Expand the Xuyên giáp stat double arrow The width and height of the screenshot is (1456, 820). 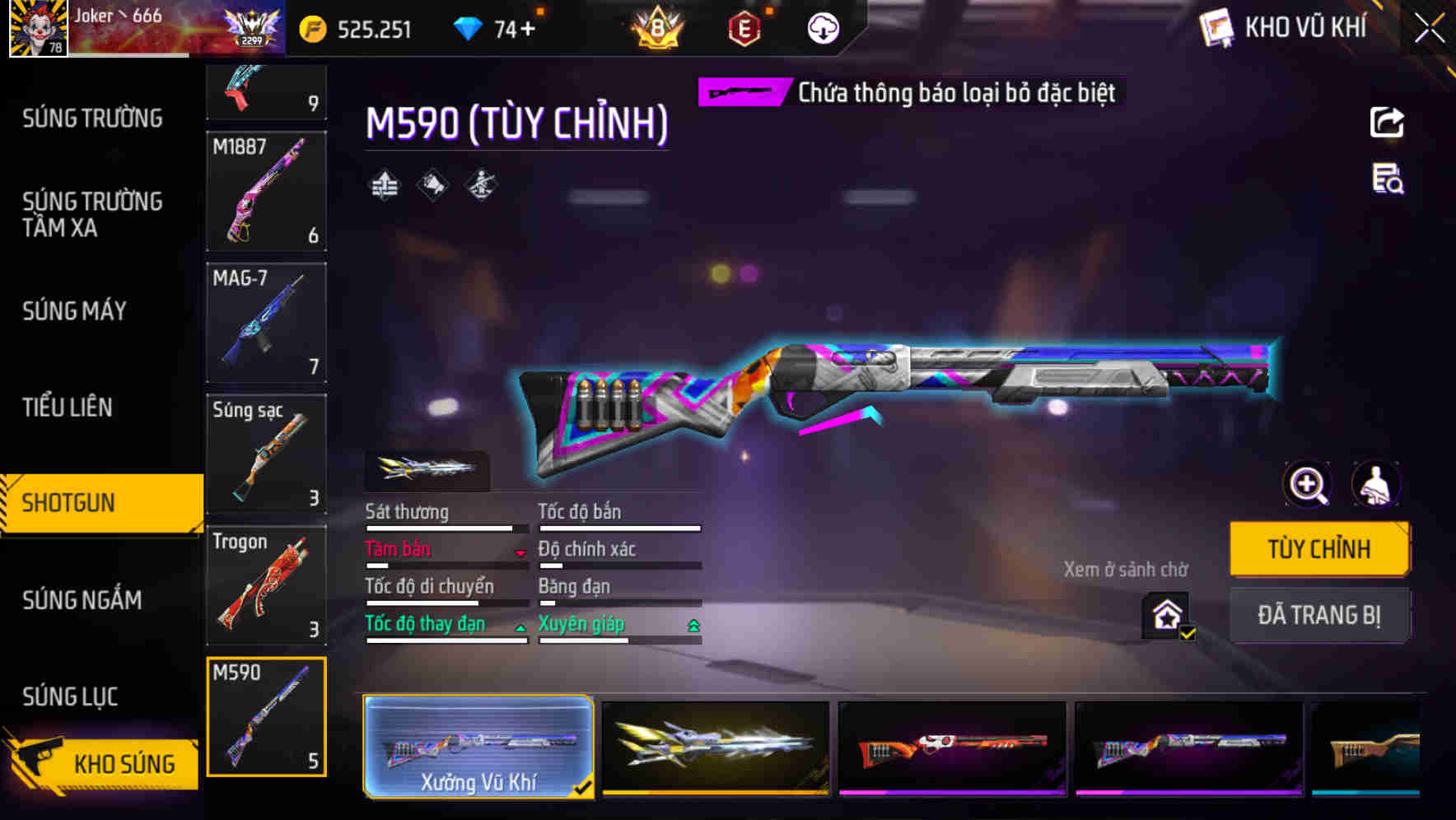click(694, 624)
